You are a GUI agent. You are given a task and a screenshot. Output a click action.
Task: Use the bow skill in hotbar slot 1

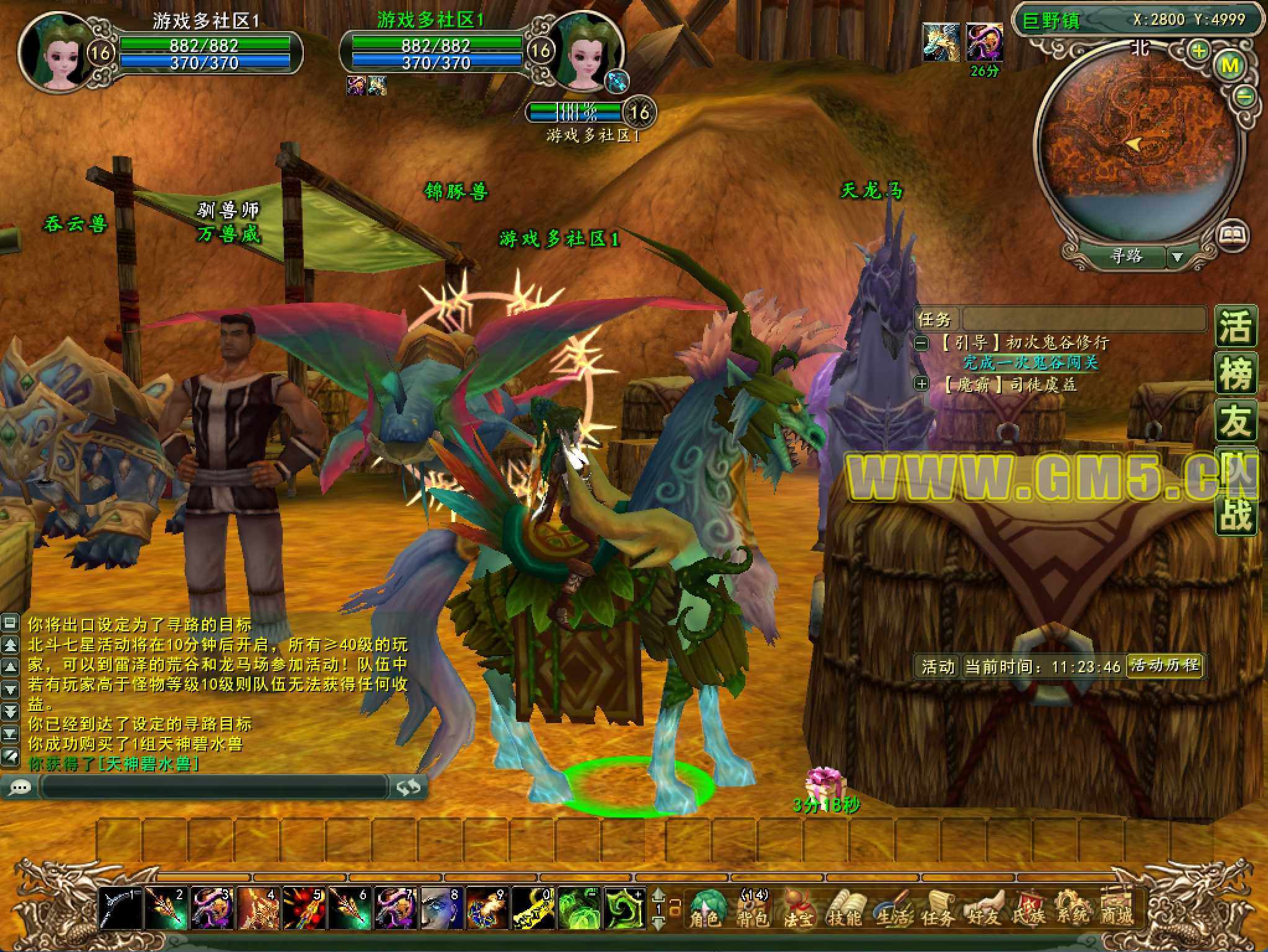pyautogui.click(x=120, y=907)
